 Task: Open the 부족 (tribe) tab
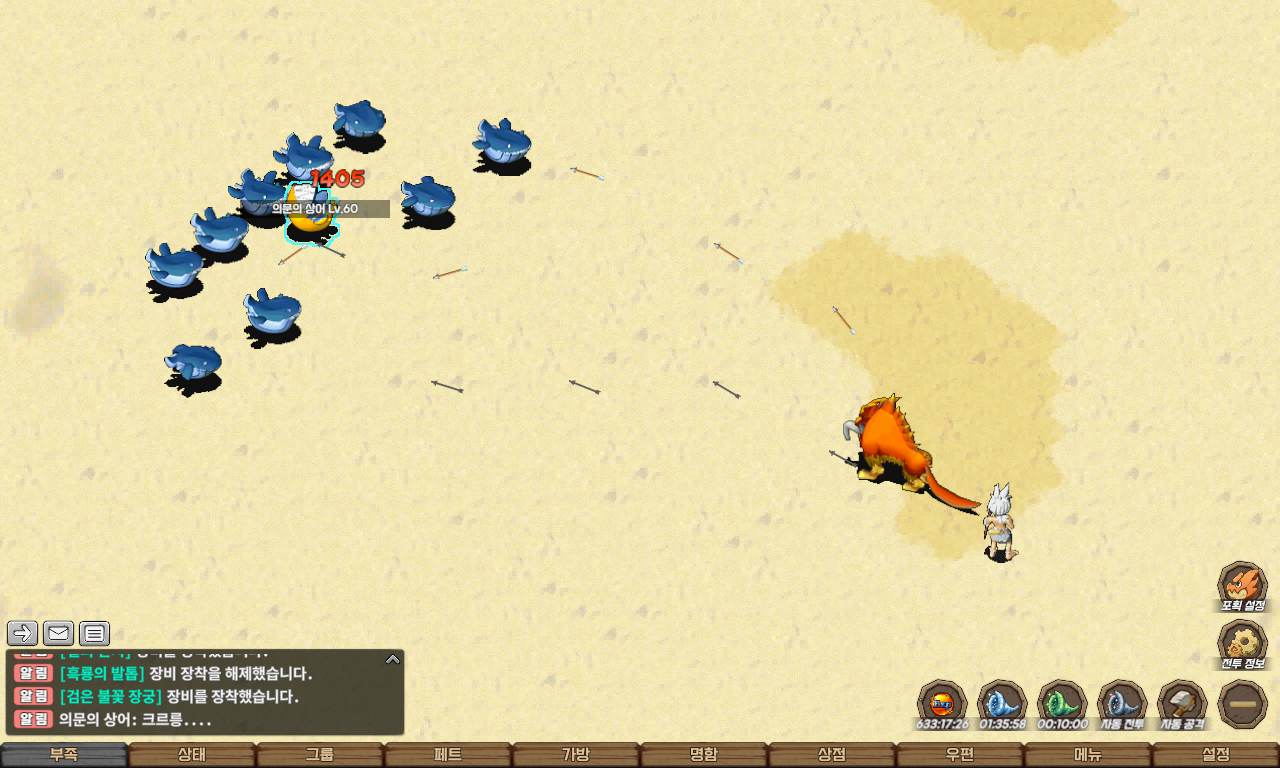64,755
